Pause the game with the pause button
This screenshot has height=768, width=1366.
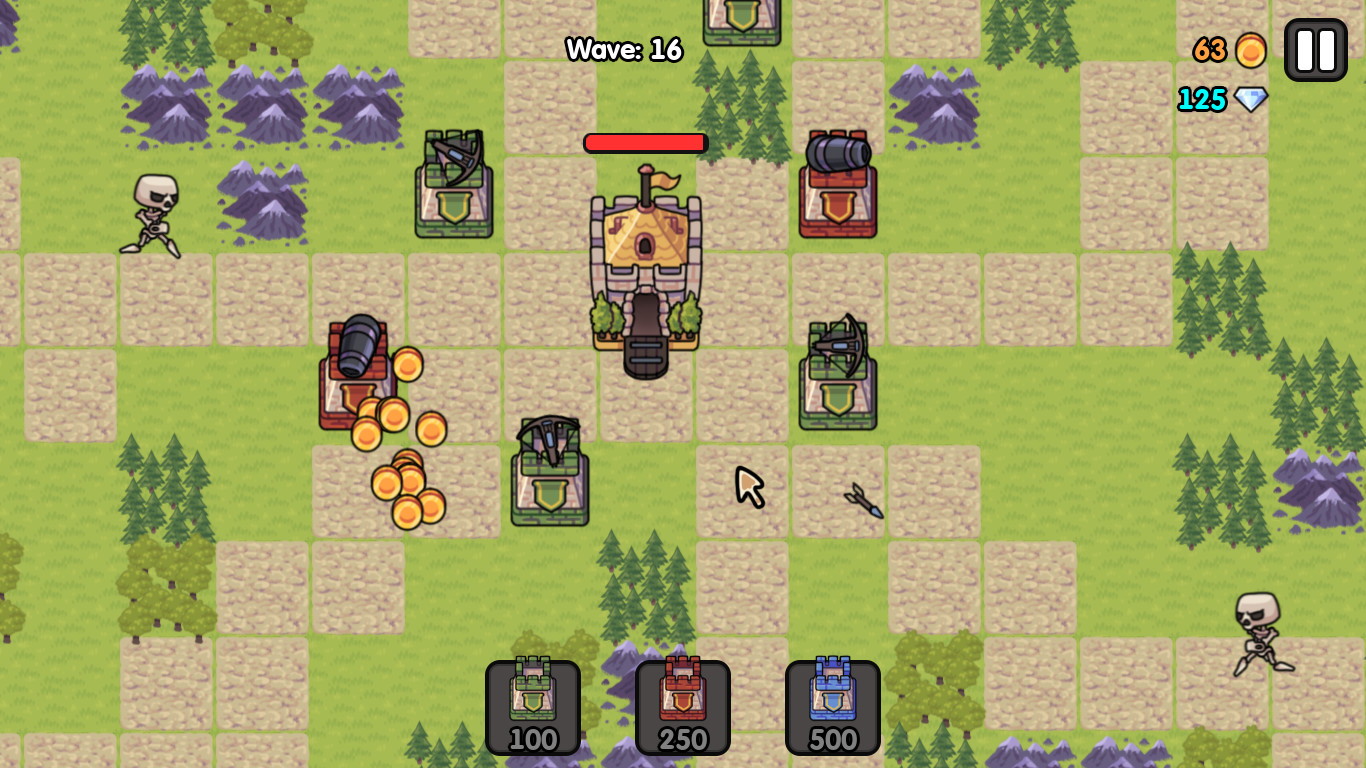1314,48
